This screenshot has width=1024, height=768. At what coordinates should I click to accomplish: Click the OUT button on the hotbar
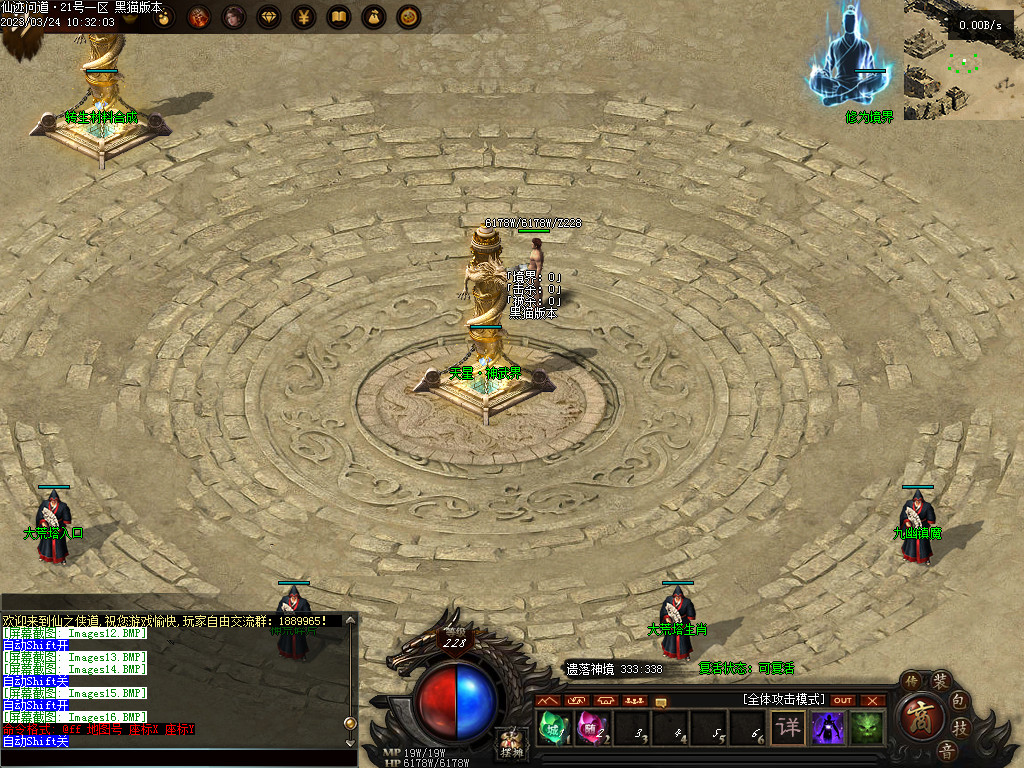point(843,700)
